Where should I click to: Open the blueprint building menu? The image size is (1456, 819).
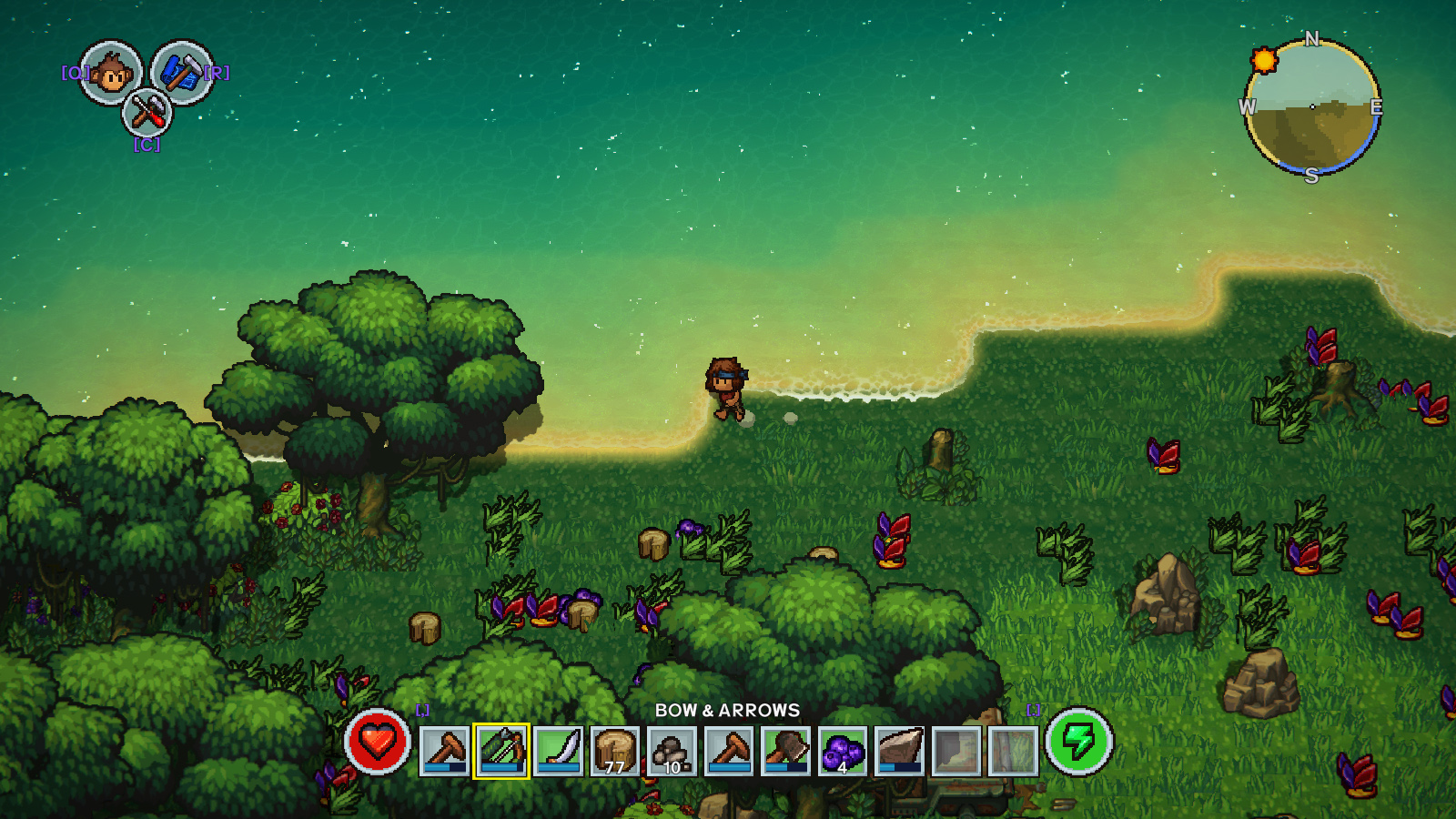182,73
